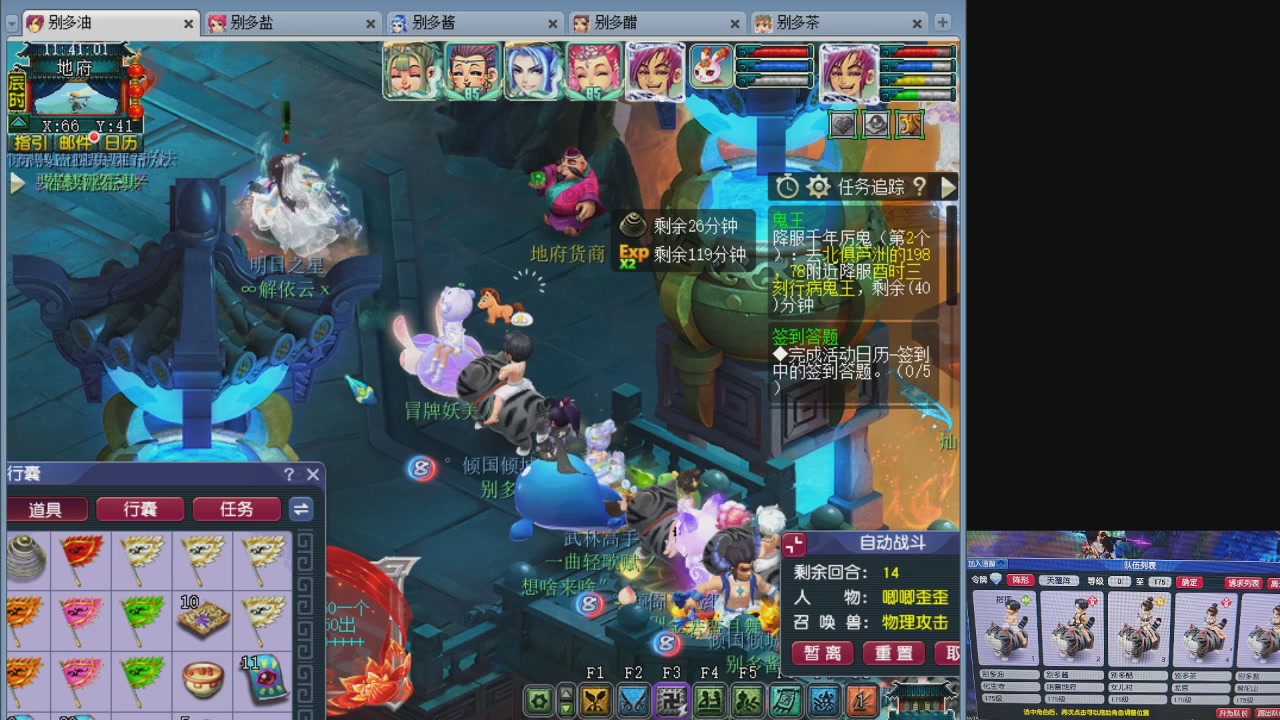This screenshot has width=1280, height=720.
Task: Open the system gear icon on the skill bar
Action: [537, 700]
